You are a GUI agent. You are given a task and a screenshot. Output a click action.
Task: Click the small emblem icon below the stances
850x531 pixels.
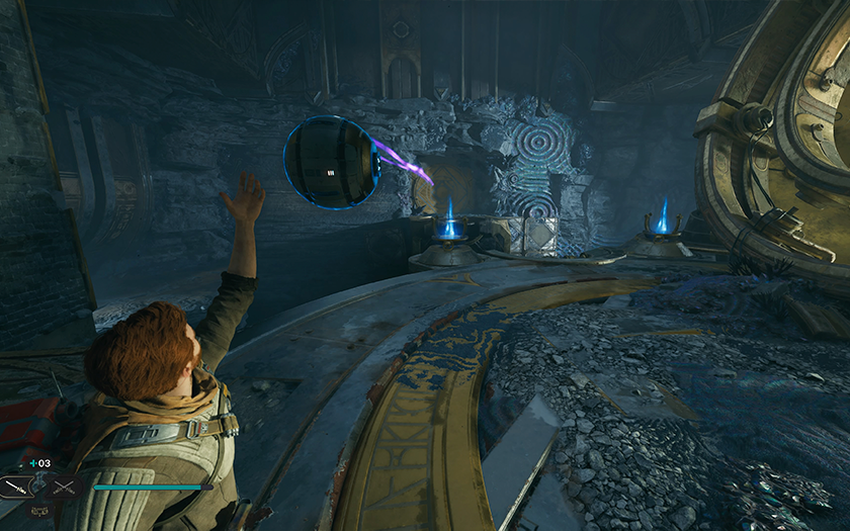coord(37,511)
